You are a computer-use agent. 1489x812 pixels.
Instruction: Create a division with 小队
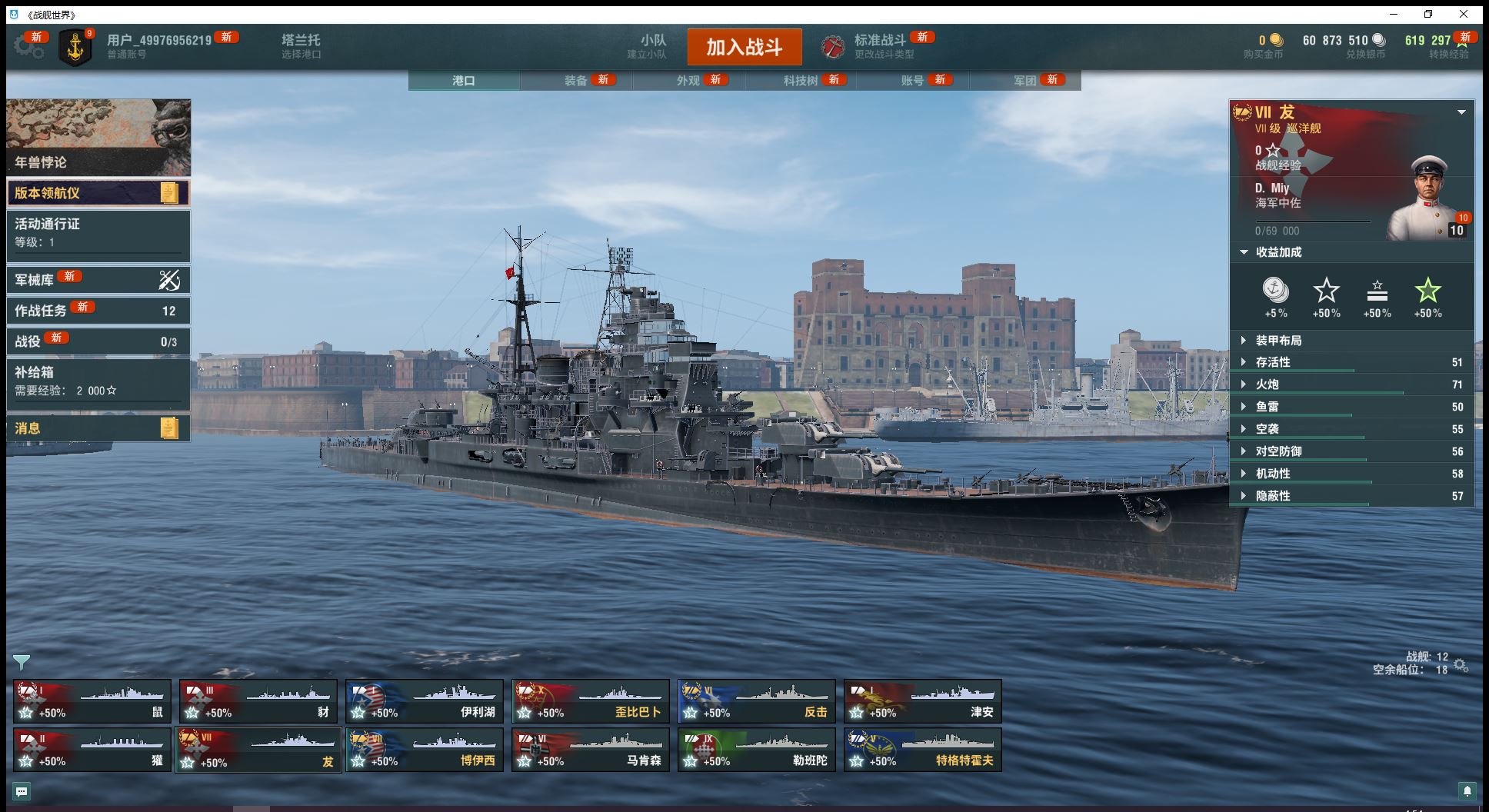[652, 46]
